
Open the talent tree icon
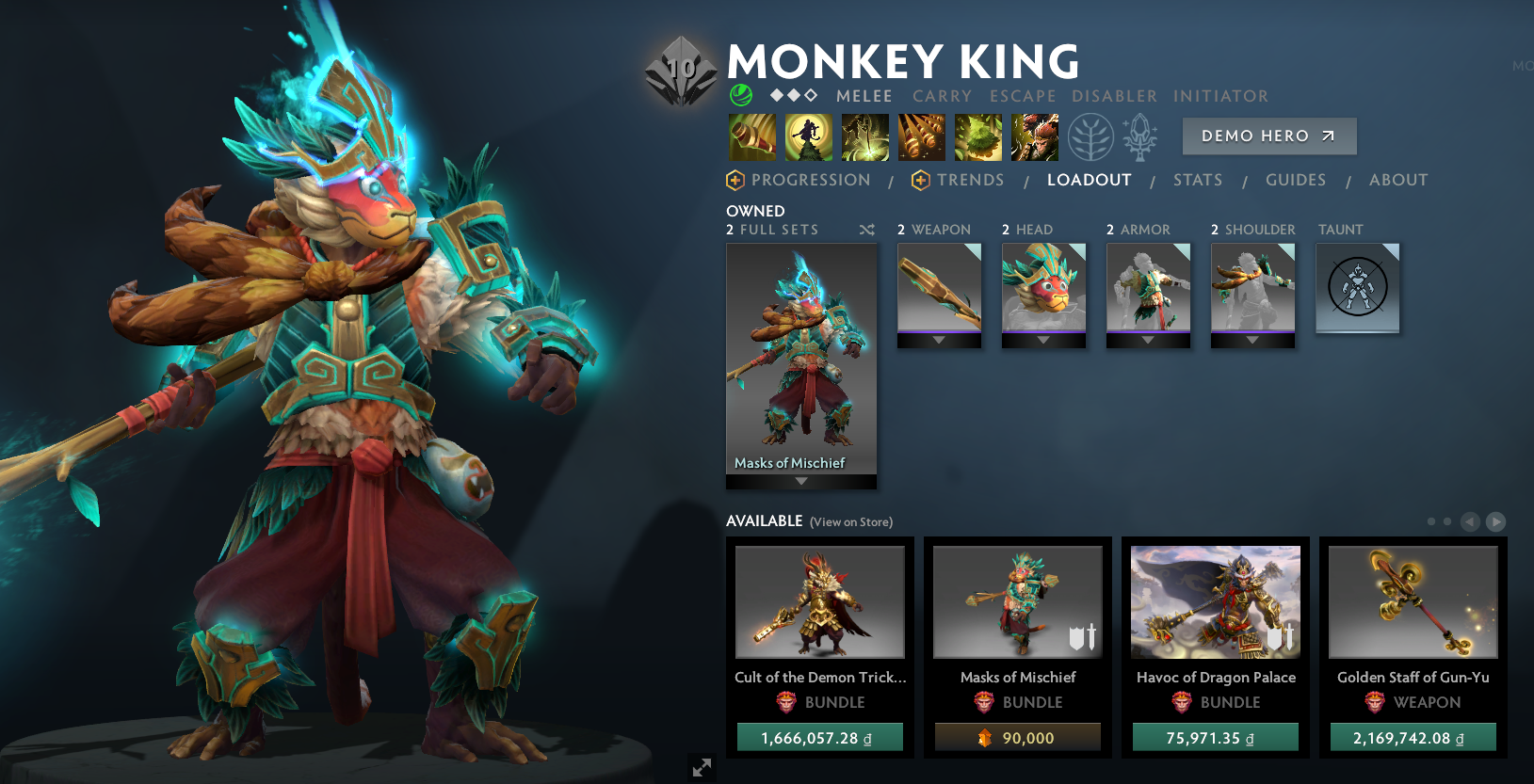1090,136
